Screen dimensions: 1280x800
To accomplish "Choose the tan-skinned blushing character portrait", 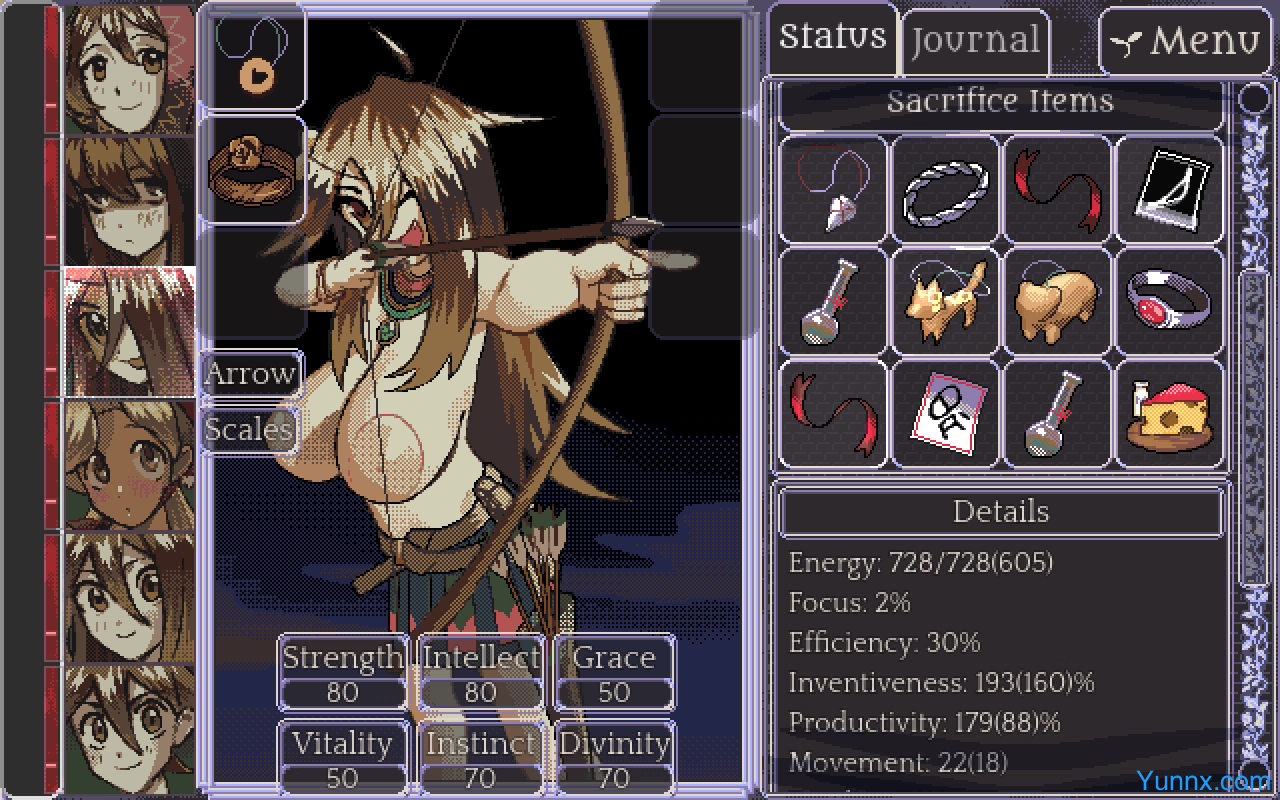I will pos(129,465).
